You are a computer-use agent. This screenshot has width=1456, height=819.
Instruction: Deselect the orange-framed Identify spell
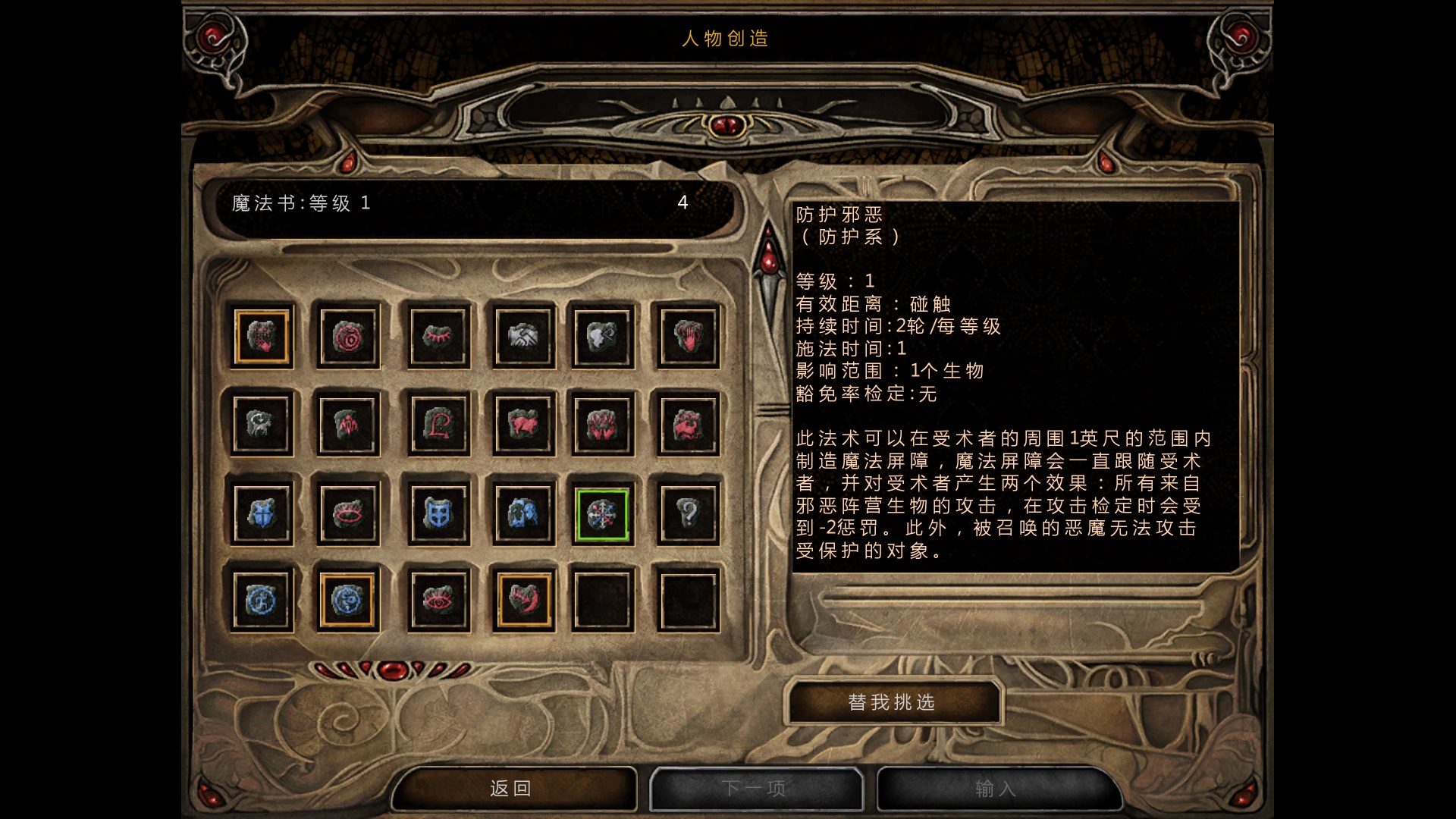[347, 599]
